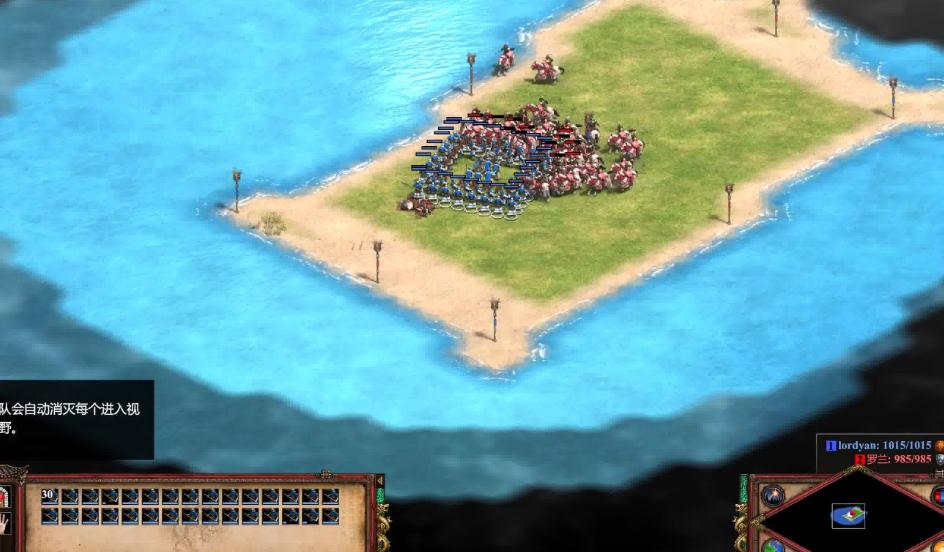Click the globe icon below the signal button

(774, 546)
